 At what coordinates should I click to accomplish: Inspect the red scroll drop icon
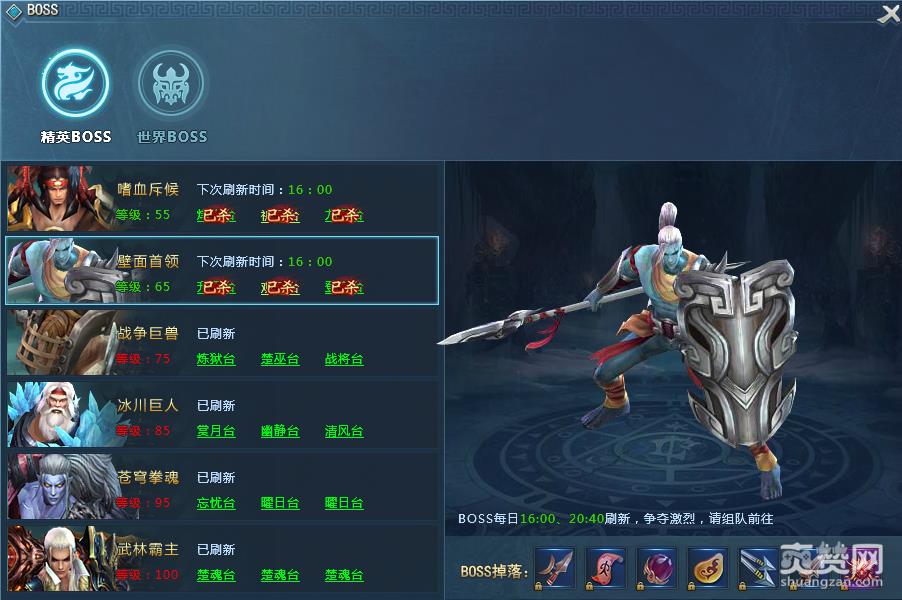point(605,567)
